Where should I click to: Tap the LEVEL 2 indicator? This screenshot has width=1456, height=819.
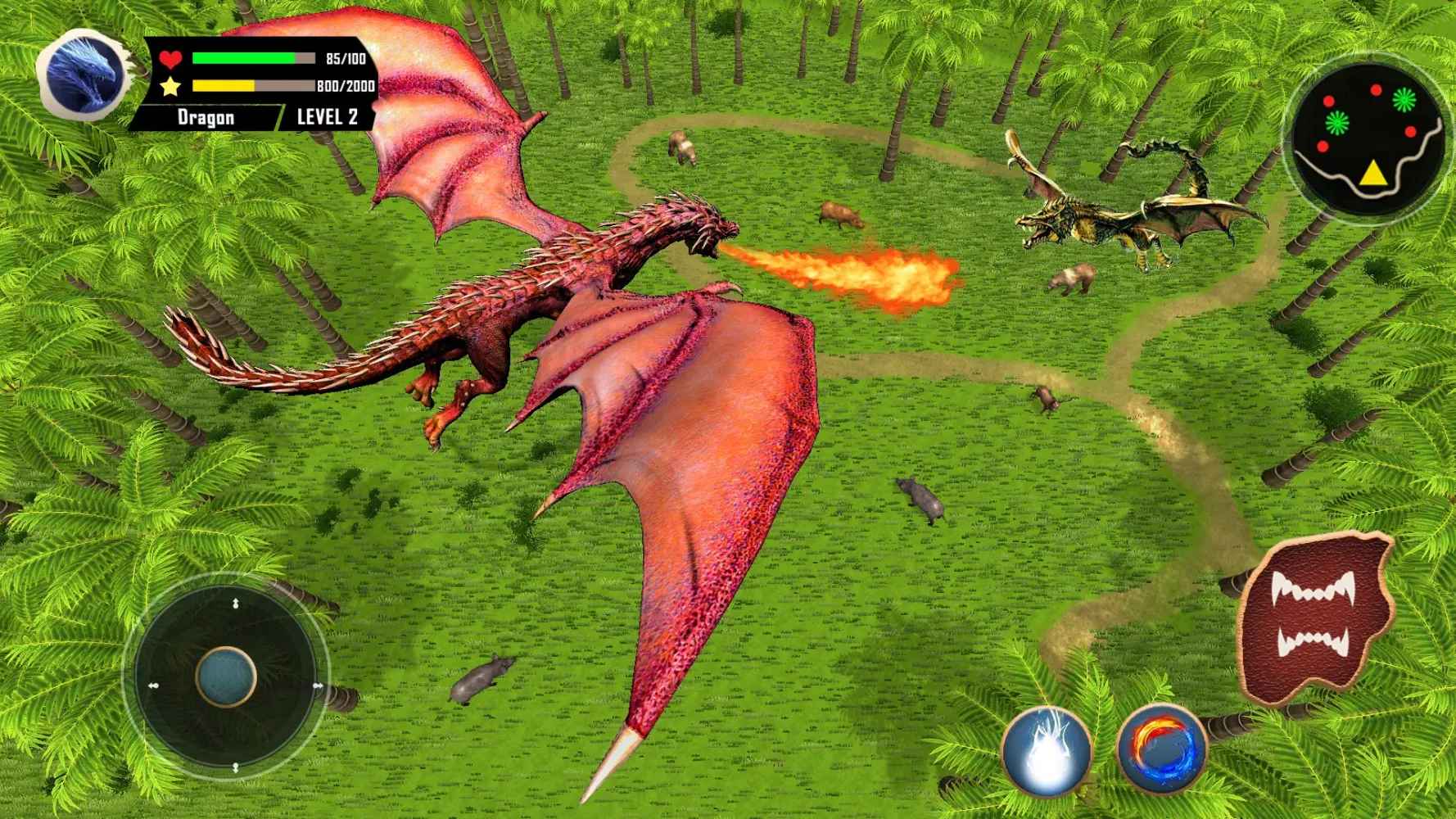pyautogui.click(x=326, y=117)
